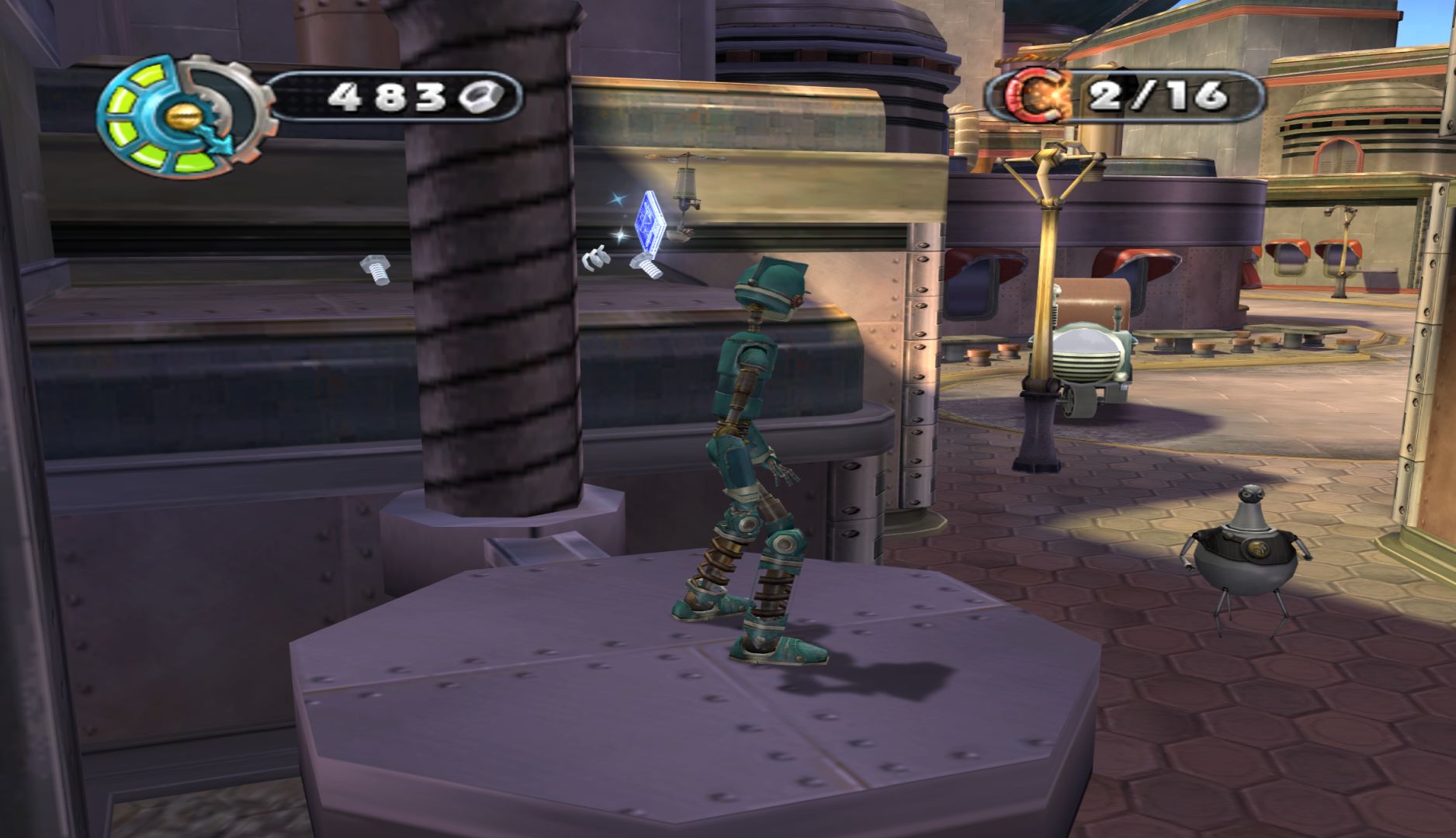Select the red collectible tracker icon

coord(1038,97)
